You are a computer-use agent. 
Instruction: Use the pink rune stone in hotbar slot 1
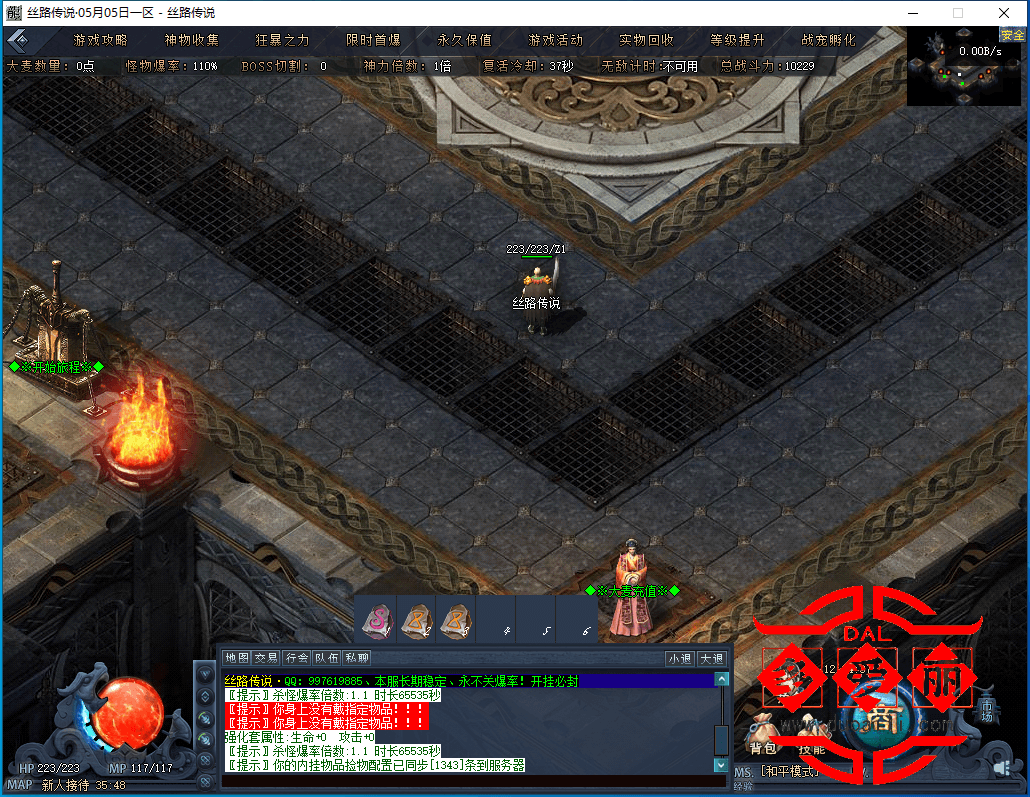(376, 620)
